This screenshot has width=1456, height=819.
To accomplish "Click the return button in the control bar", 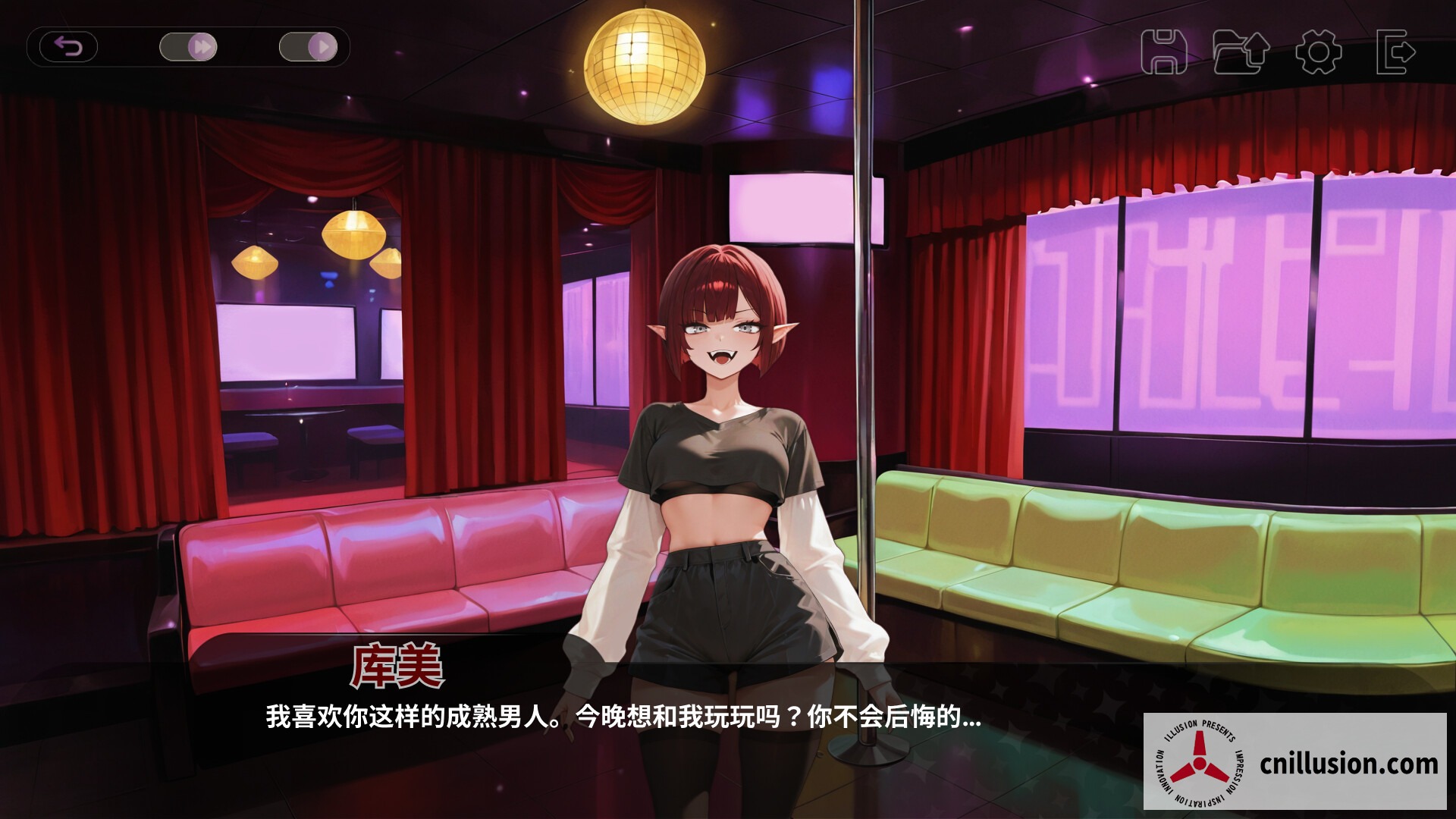I will (x=67, y=47).
